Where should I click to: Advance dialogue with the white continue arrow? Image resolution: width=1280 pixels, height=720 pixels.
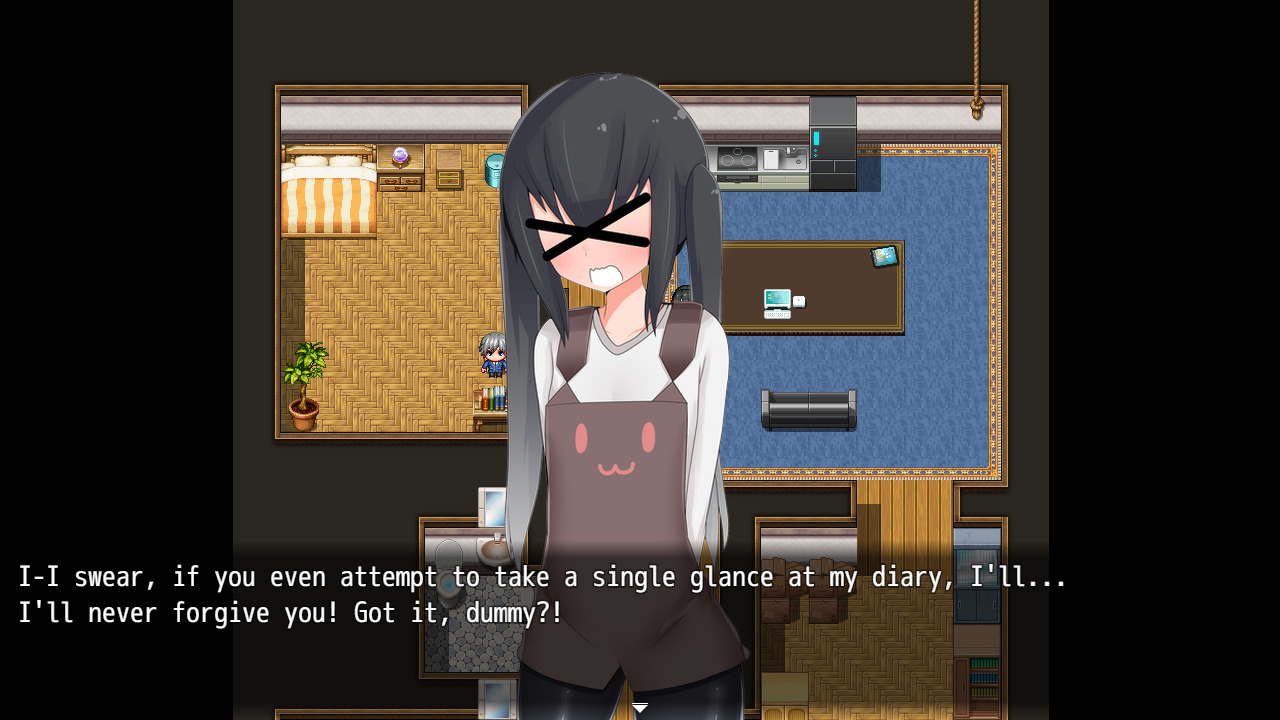pyautogui.click(x=640, y=708)
